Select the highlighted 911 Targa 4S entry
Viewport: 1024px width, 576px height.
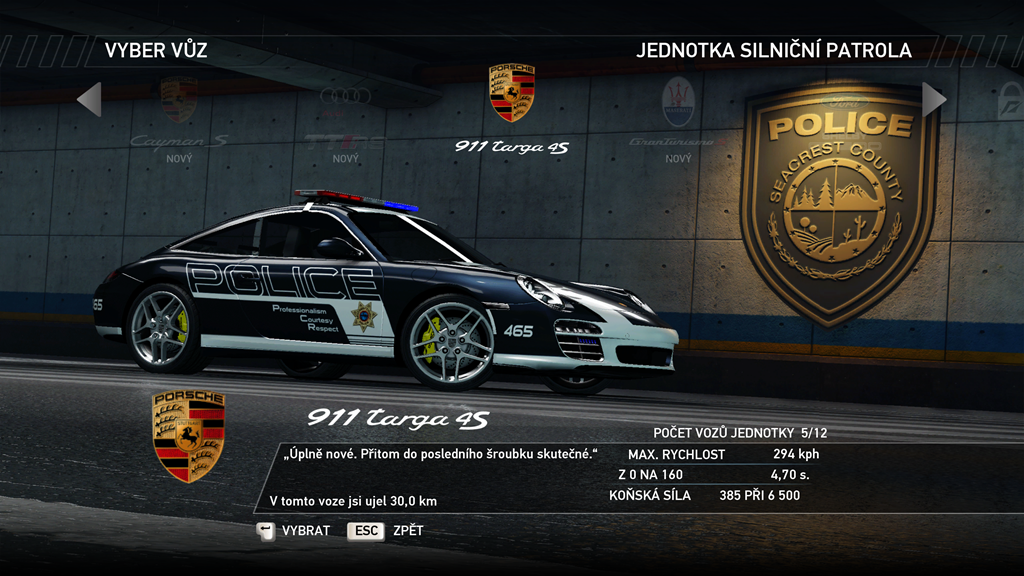coord(511,110)
